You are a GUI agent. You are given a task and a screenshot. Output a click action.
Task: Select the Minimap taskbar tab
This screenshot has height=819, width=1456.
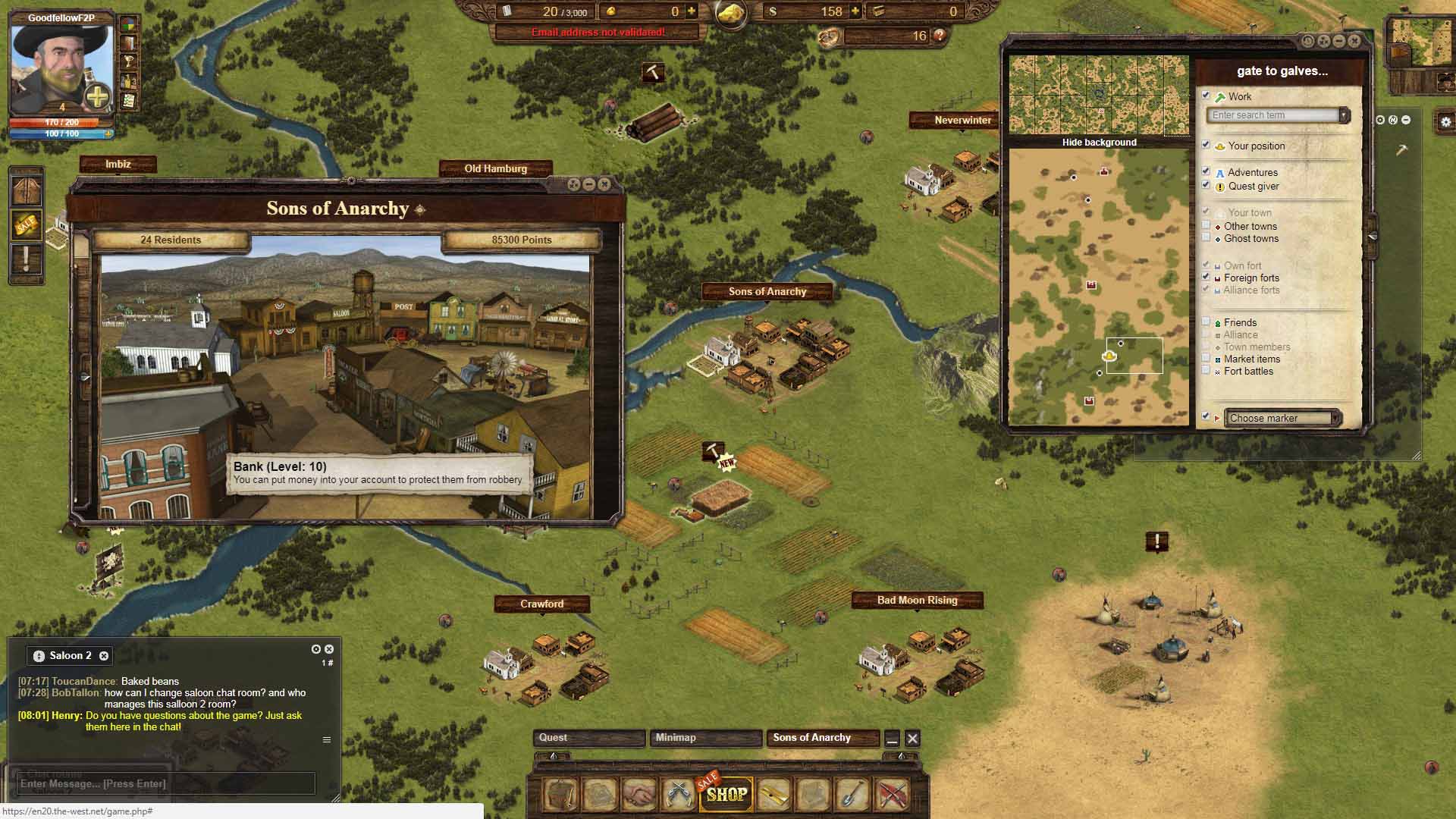click(x=705, y=738)
